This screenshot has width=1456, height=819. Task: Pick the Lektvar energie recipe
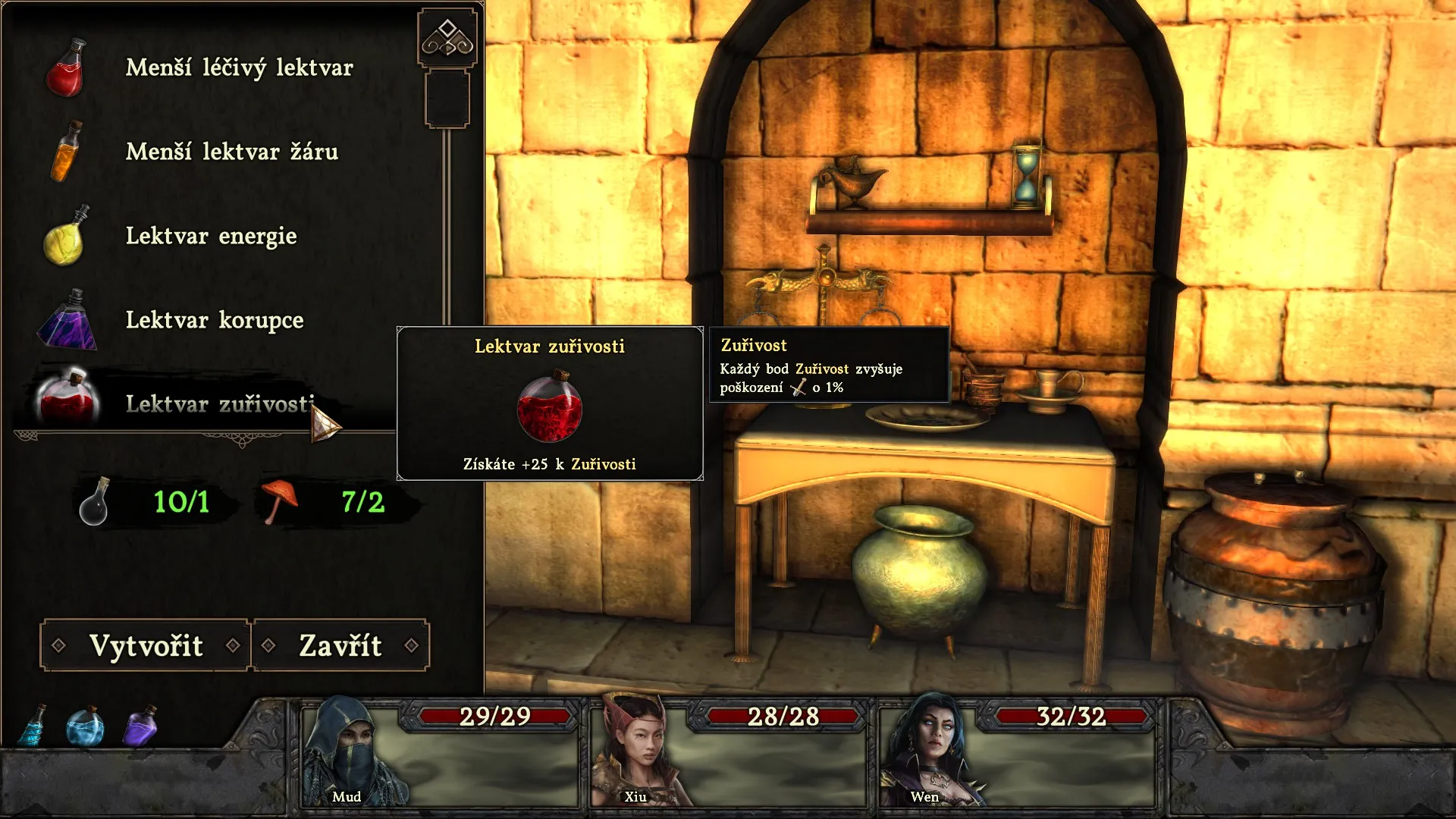211,237
